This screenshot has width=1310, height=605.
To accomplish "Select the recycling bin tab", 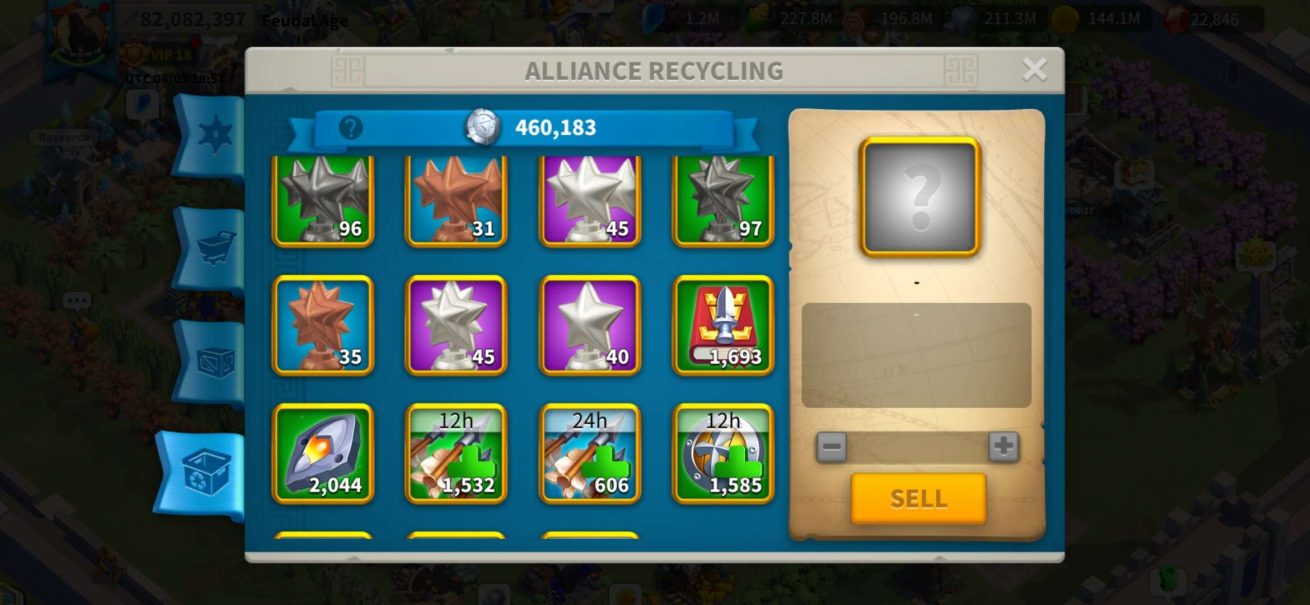I will (207, 474).
